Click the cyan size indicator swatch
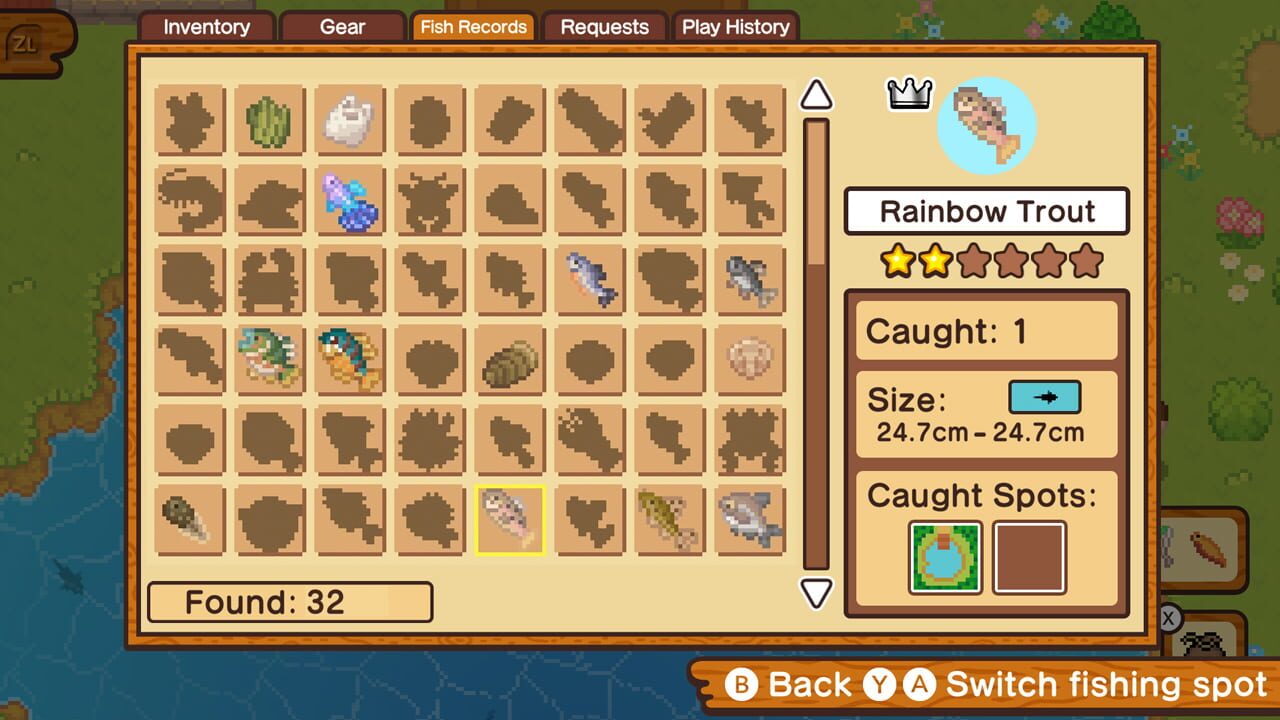 [x=1046, y=397]
